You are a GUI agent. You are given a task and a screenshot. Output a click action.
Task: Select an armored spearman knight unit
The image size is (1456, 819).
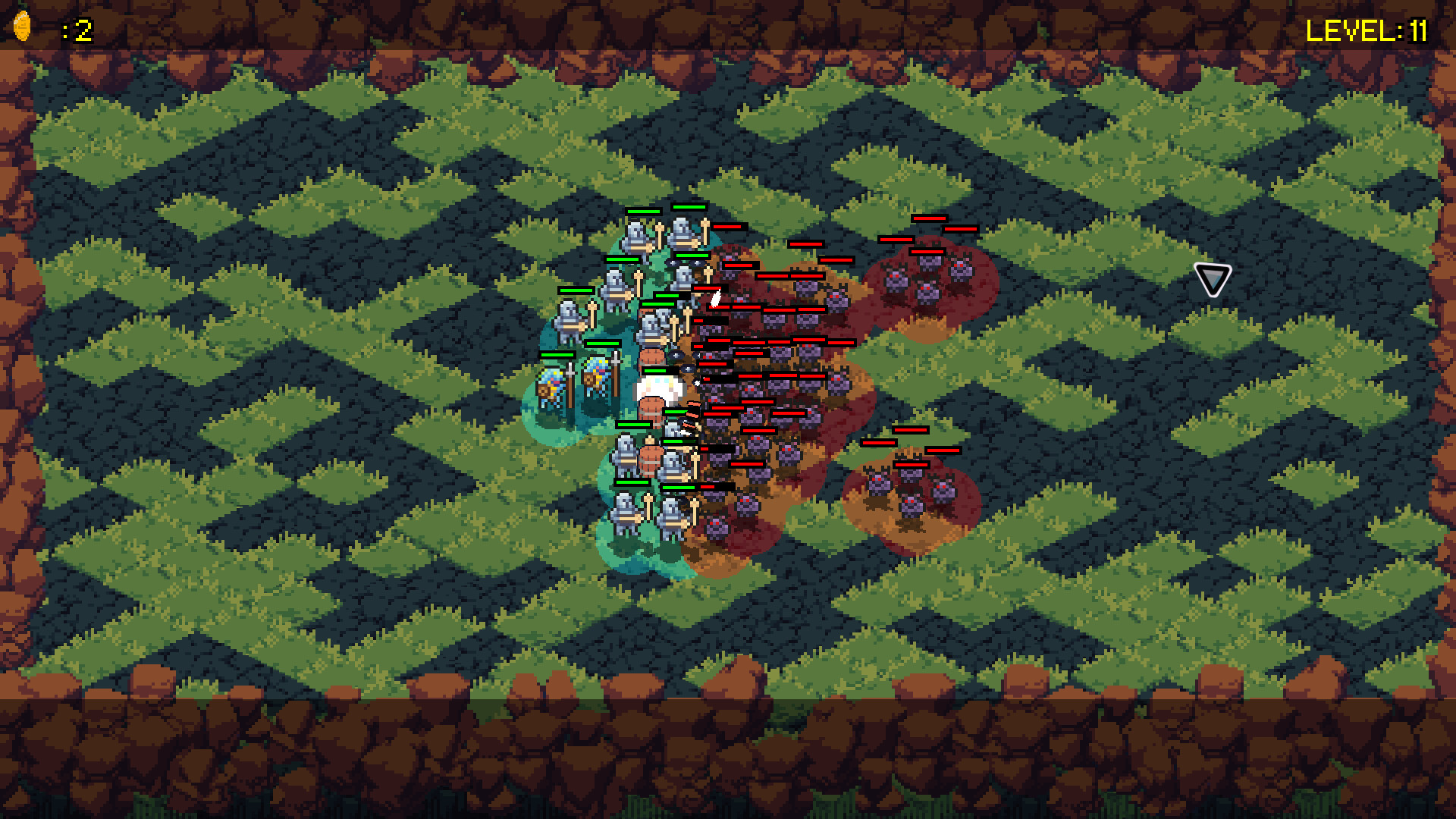tap(634, 235)
